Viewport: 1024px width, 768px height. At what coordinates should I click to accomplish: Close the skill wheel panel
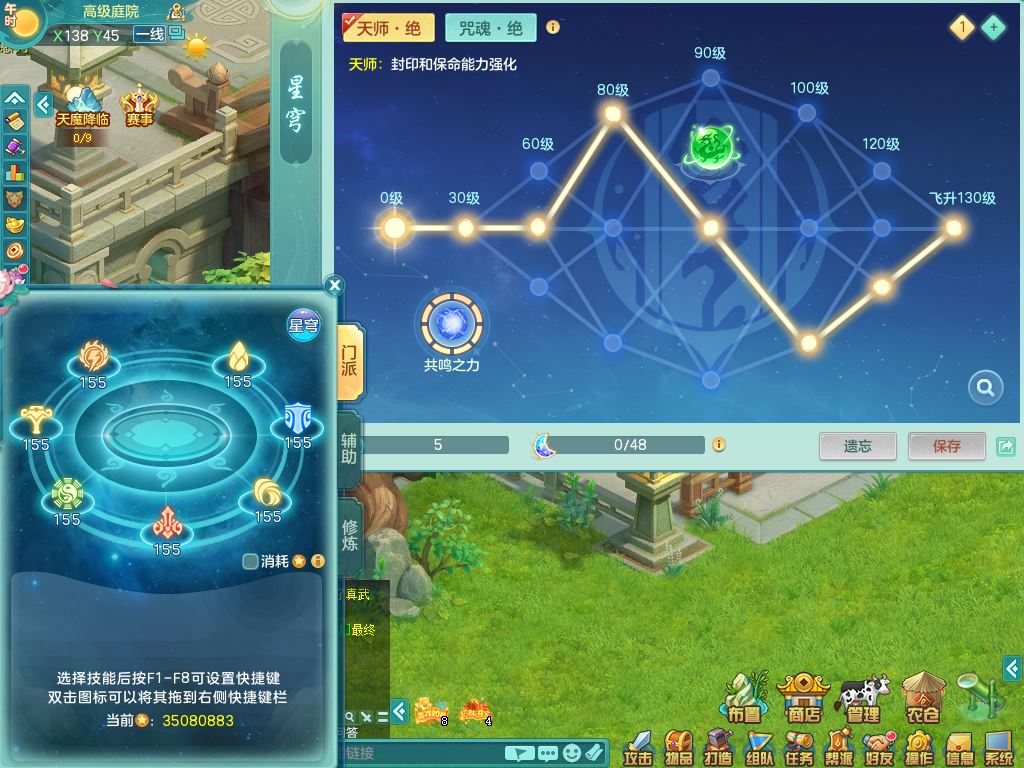point(335,286)
